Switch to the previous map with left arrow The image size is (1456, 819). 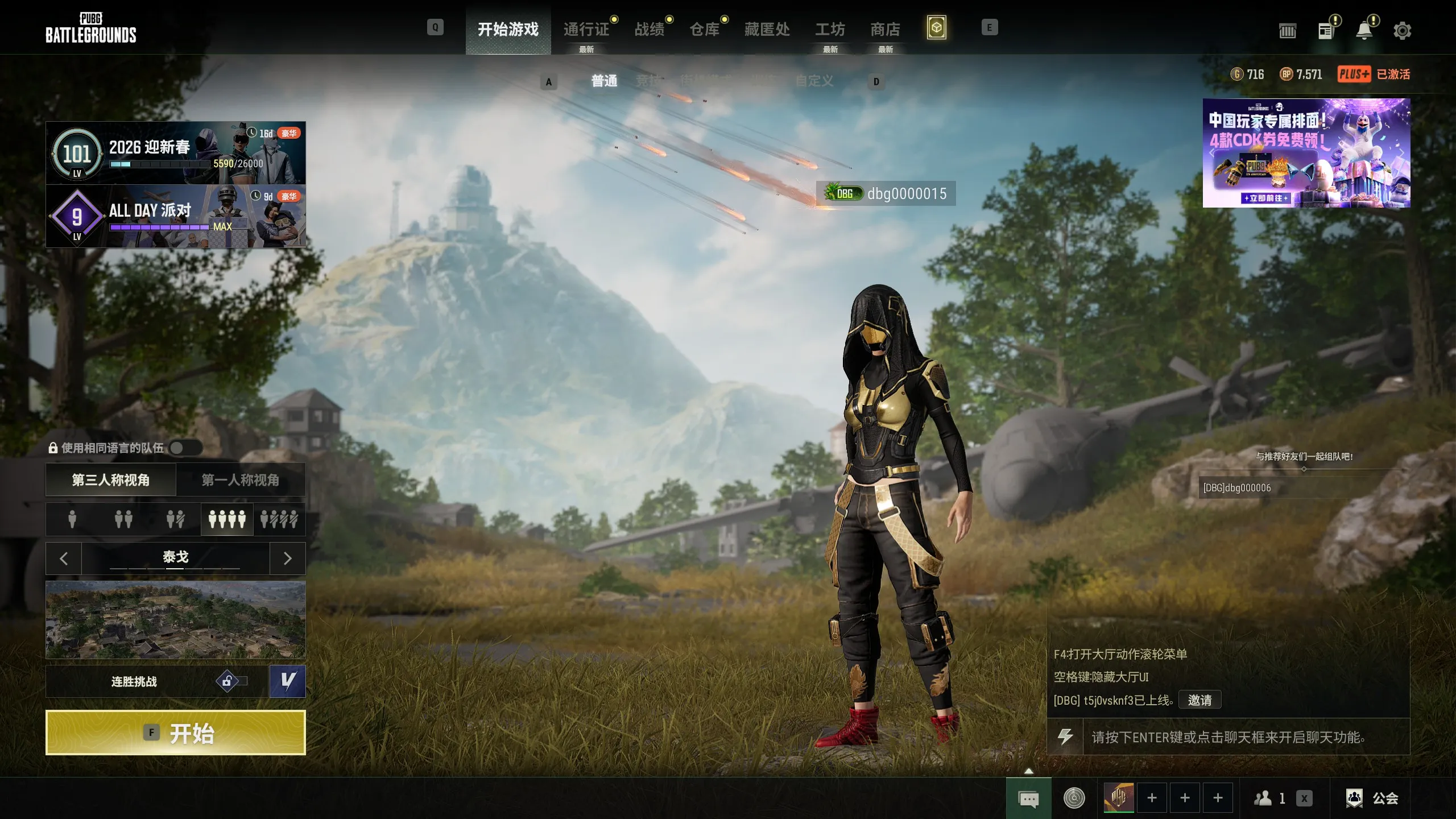coord(64,559)
